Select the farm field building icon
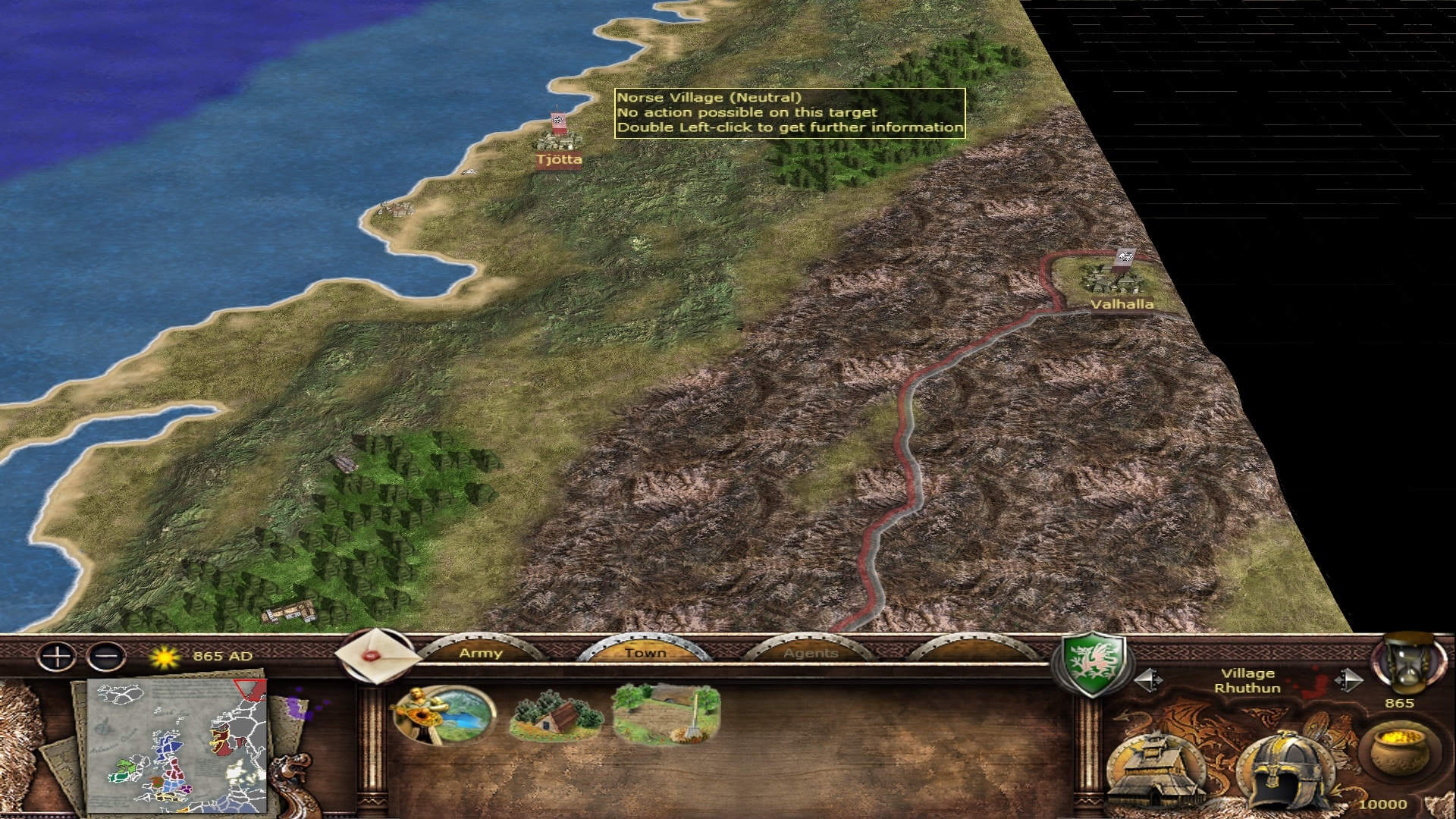 coord(666,714)
